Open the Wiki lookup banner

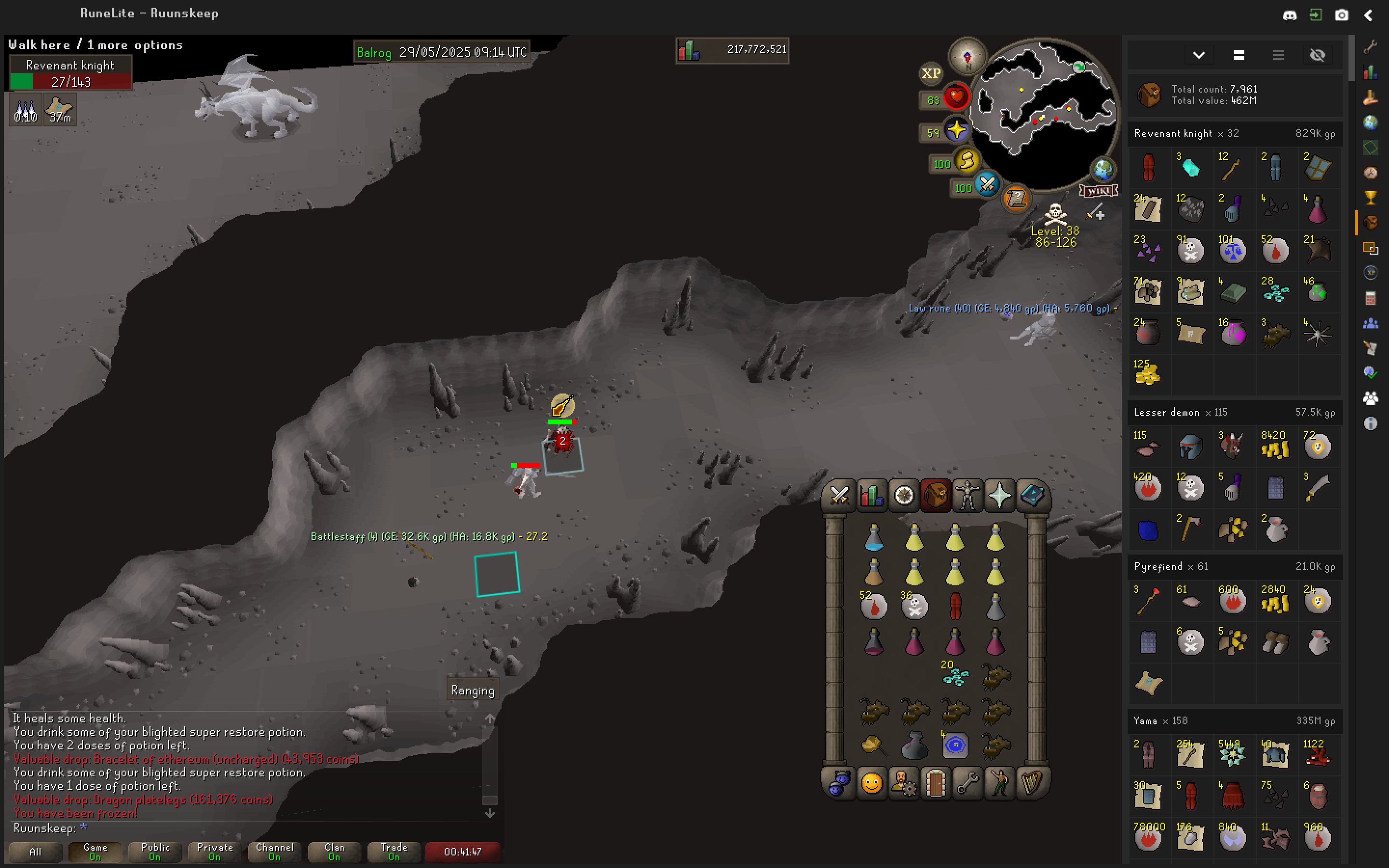[x=1099, y=191]
